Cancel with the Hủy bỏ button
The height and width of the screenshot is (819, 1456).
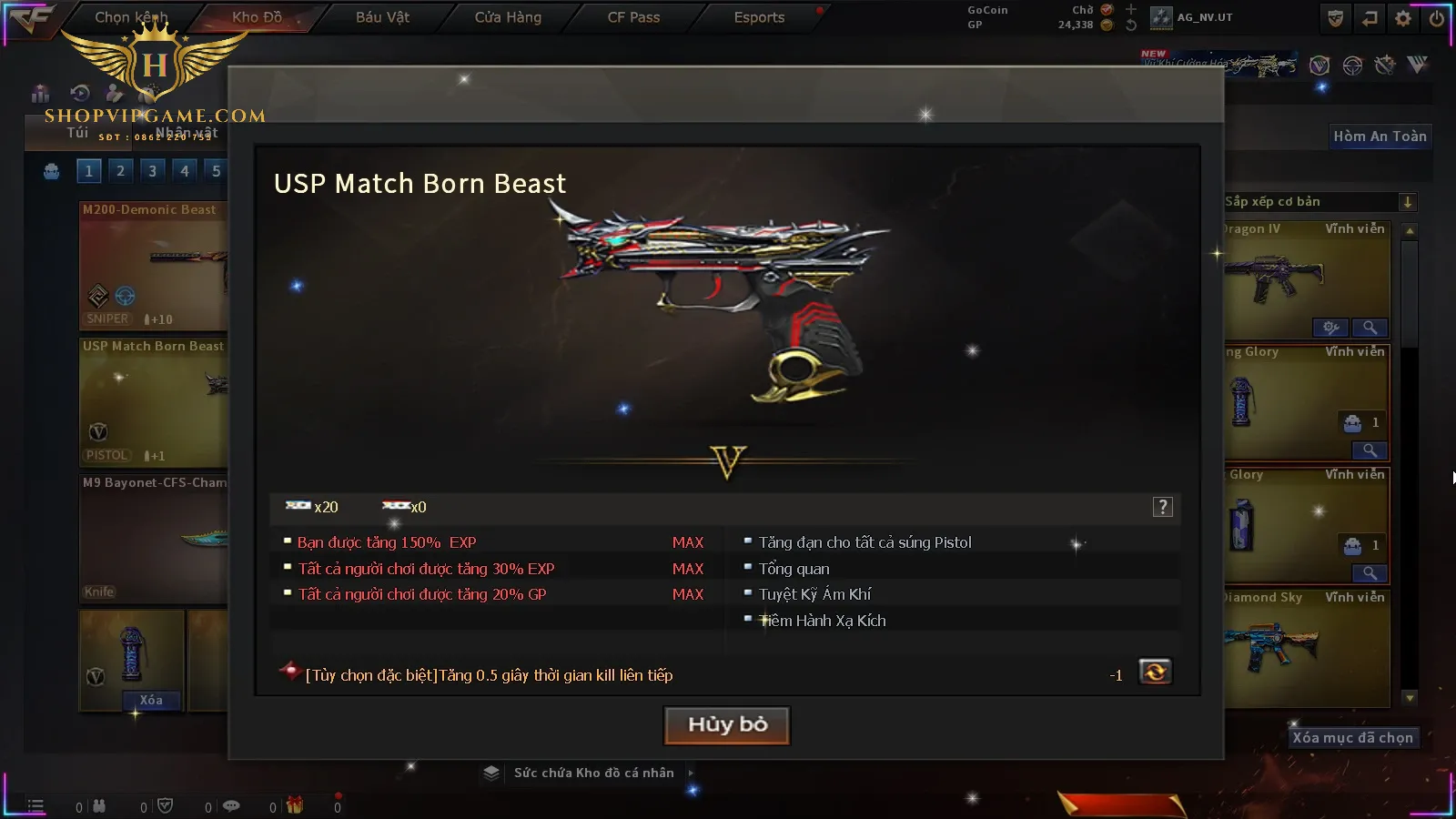727,725
